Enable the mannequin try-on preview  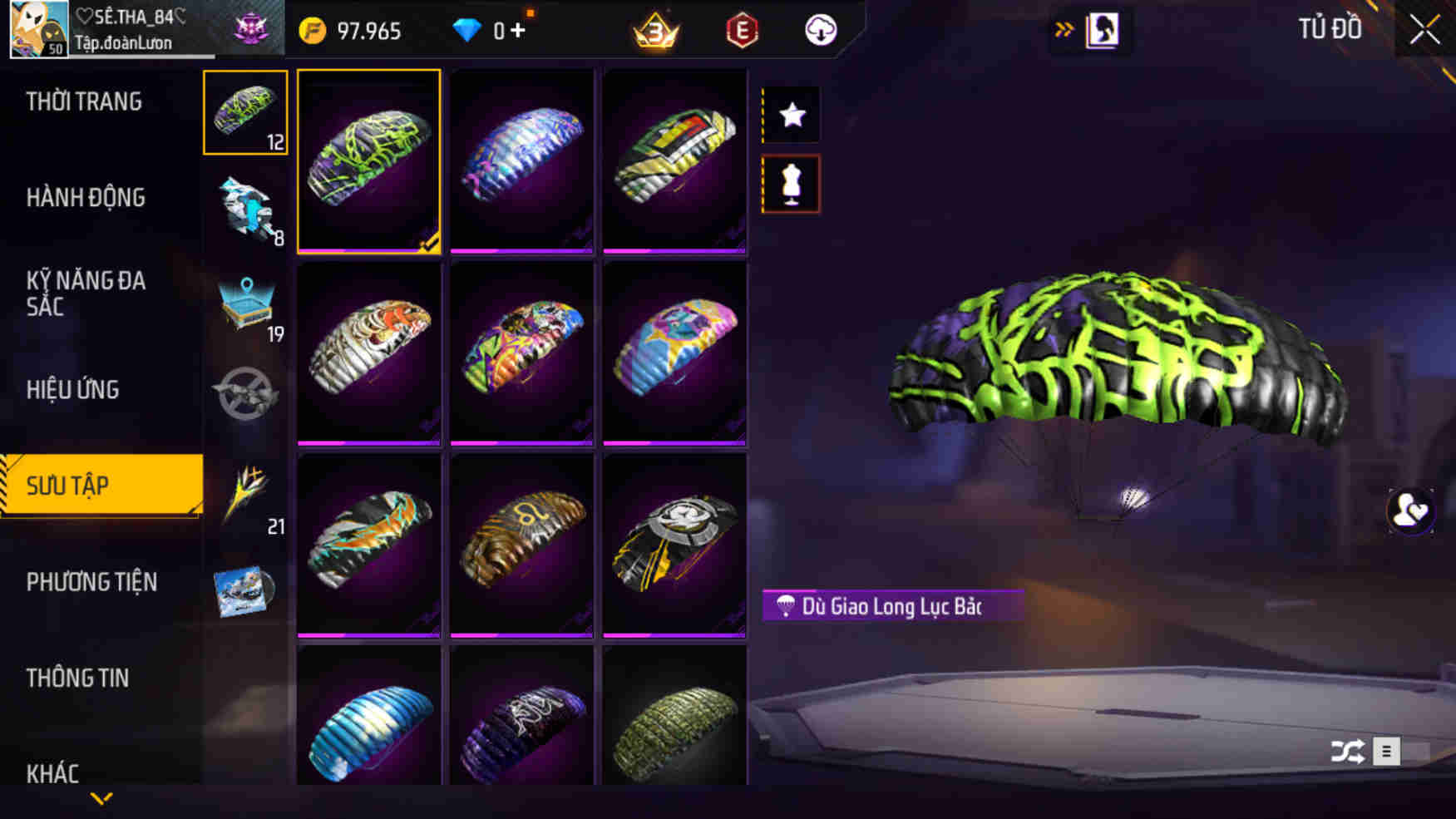tap(791, 185)
